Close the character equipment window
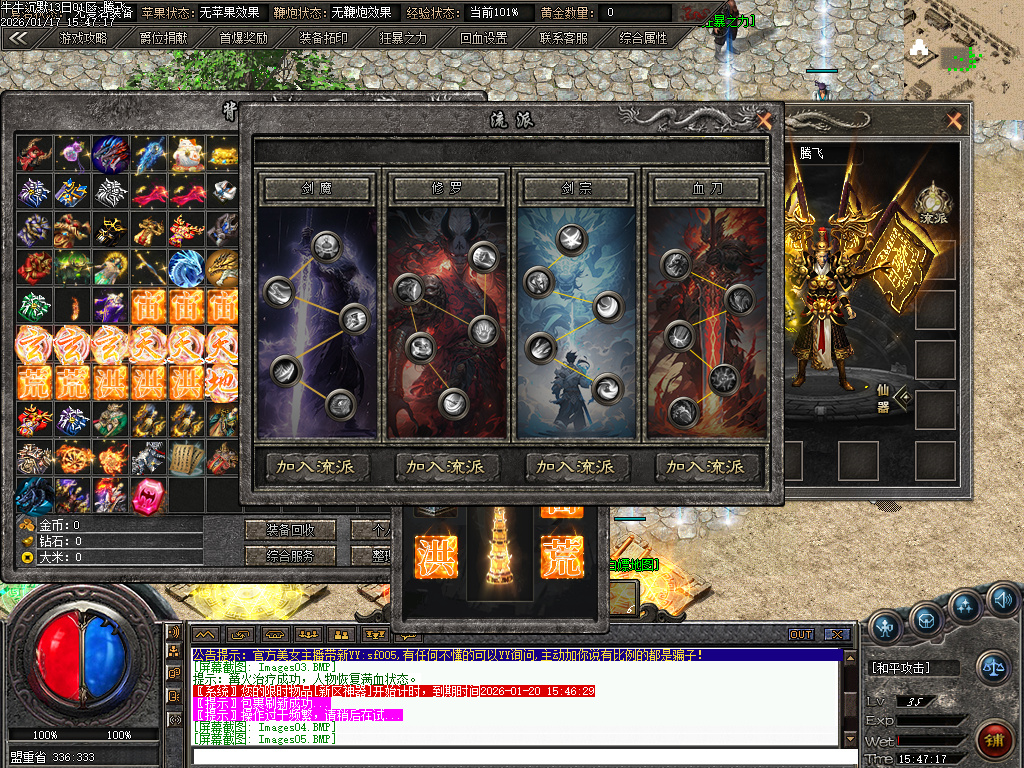Screen dimensions: 1024x768 954,121
